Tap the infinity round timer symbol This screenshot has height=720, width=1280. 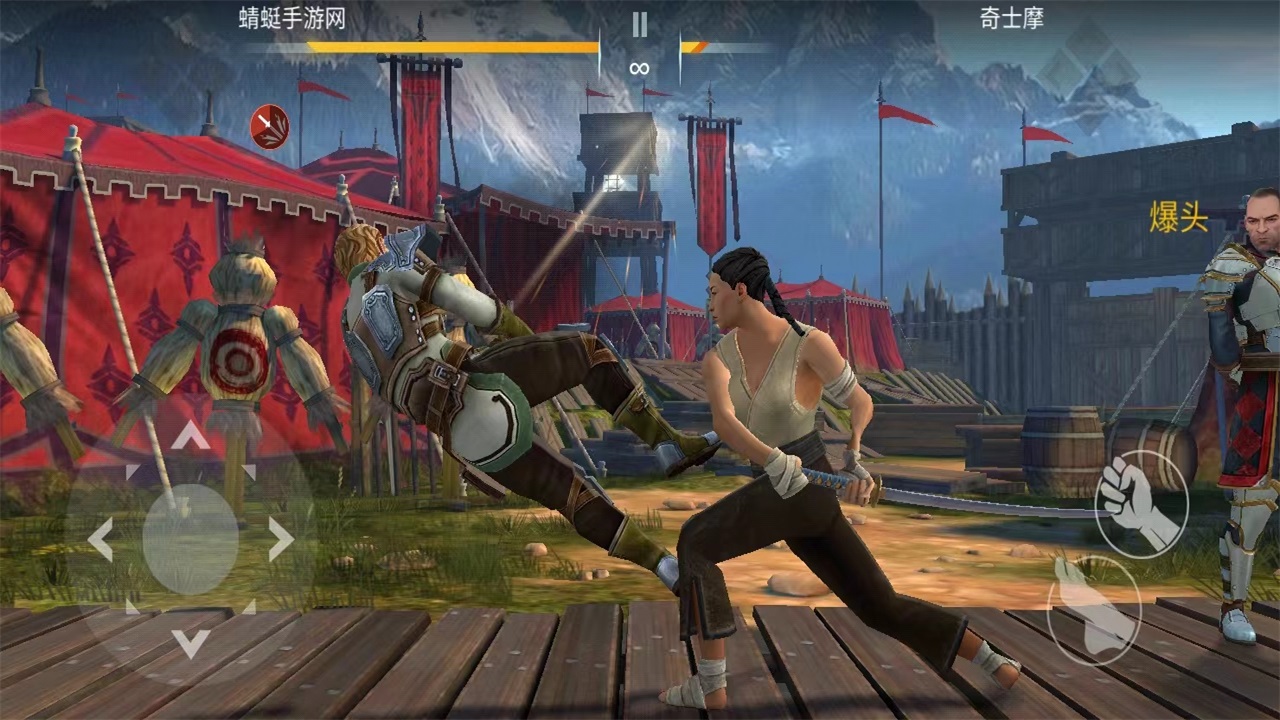[637, 67]
